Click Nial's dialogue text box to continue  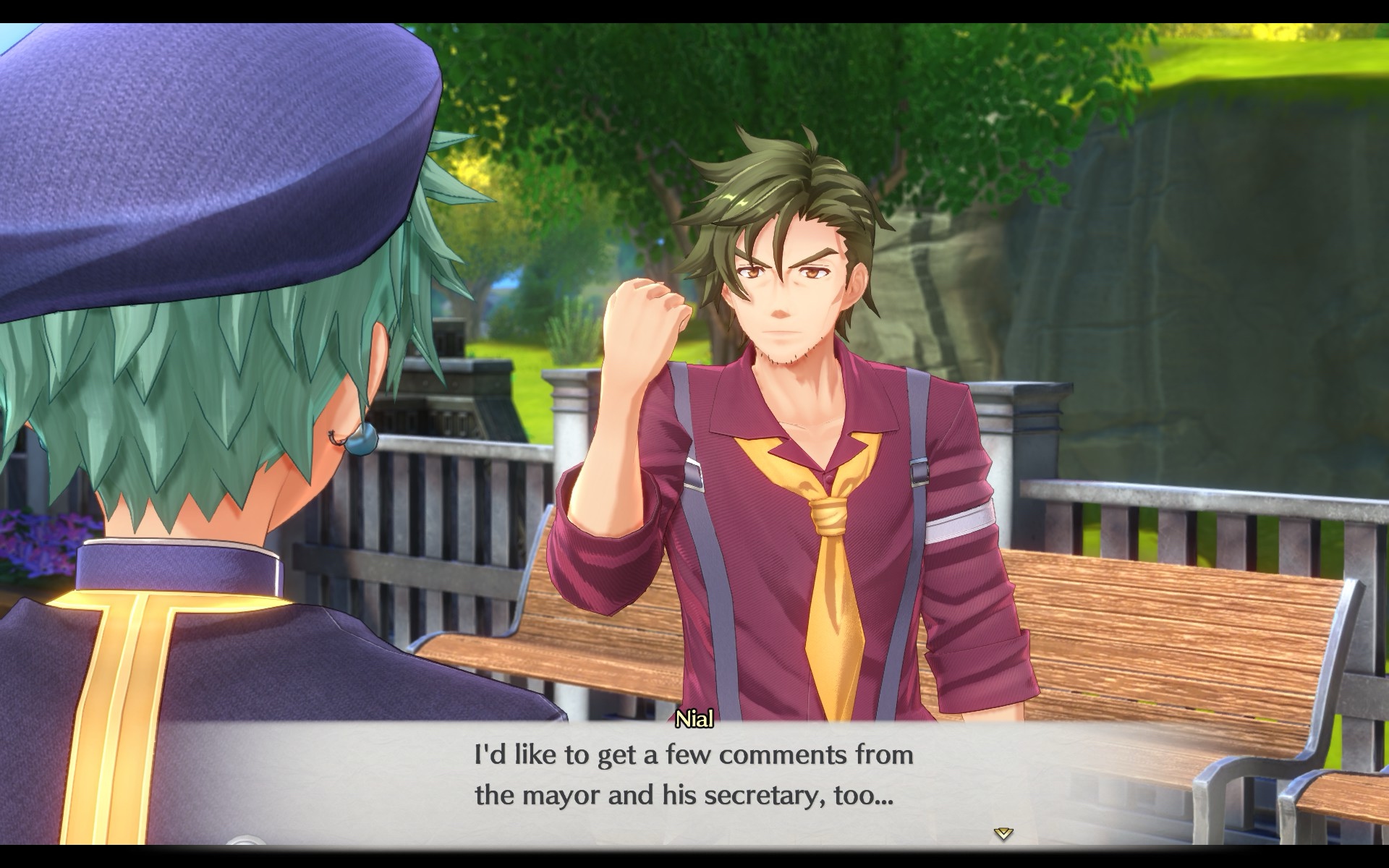tap(693, 777)
